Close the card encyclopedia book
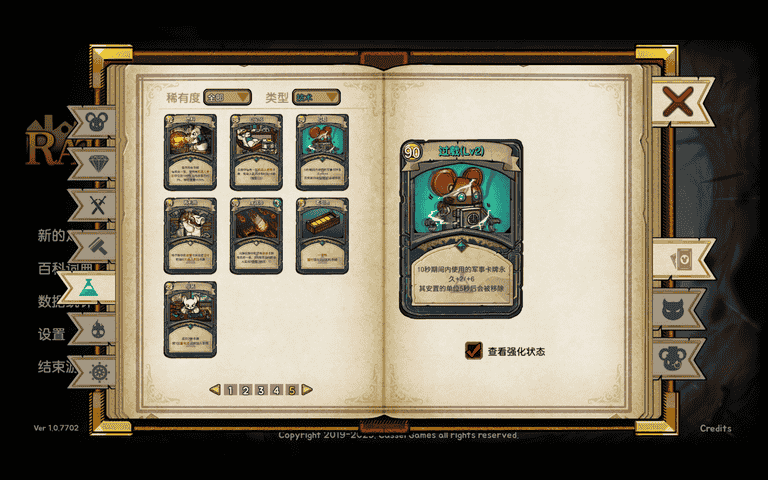Screen dimensions: 768x480 coord(678,101)
